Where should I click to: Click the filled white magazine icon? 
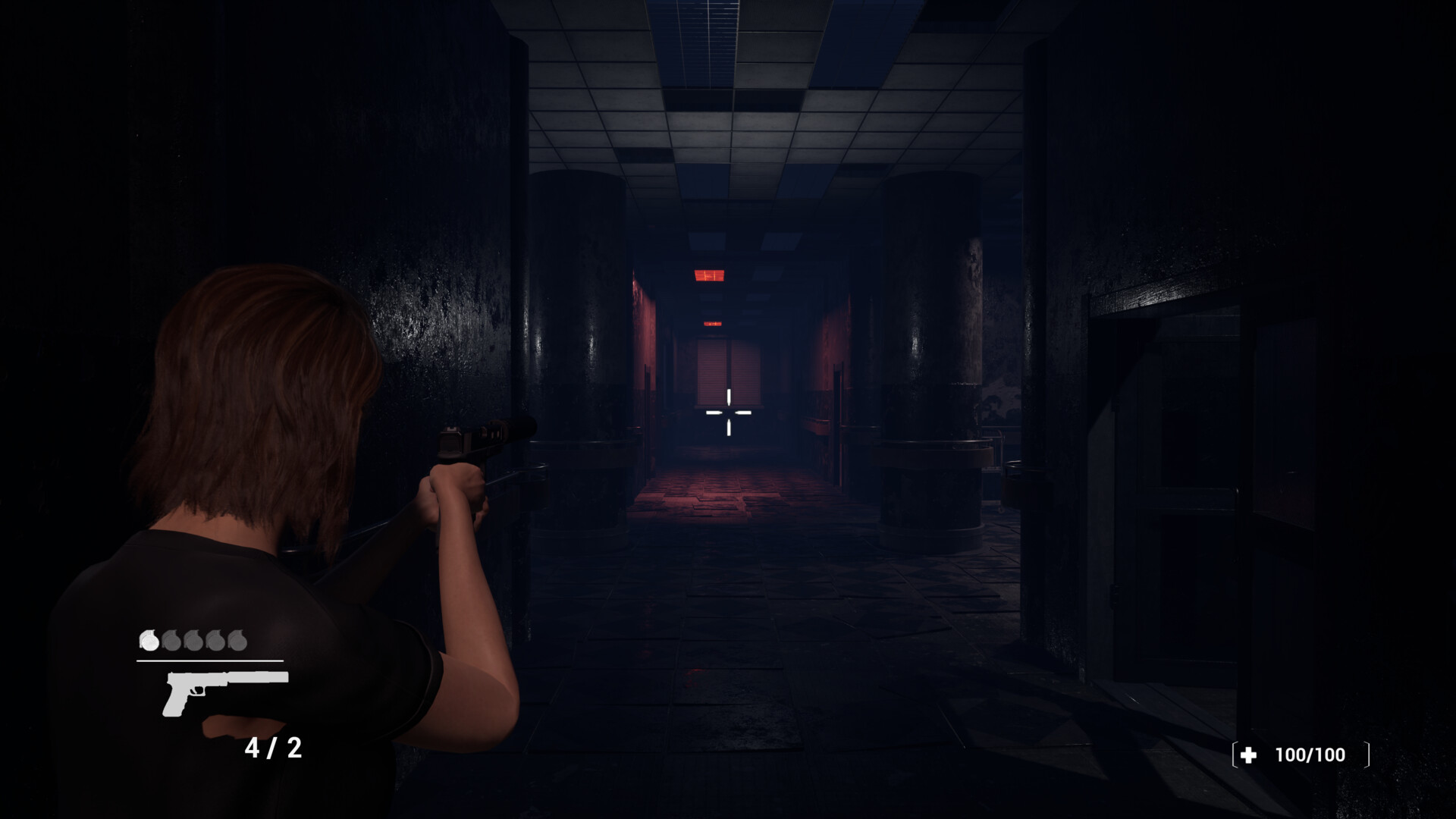149,641
